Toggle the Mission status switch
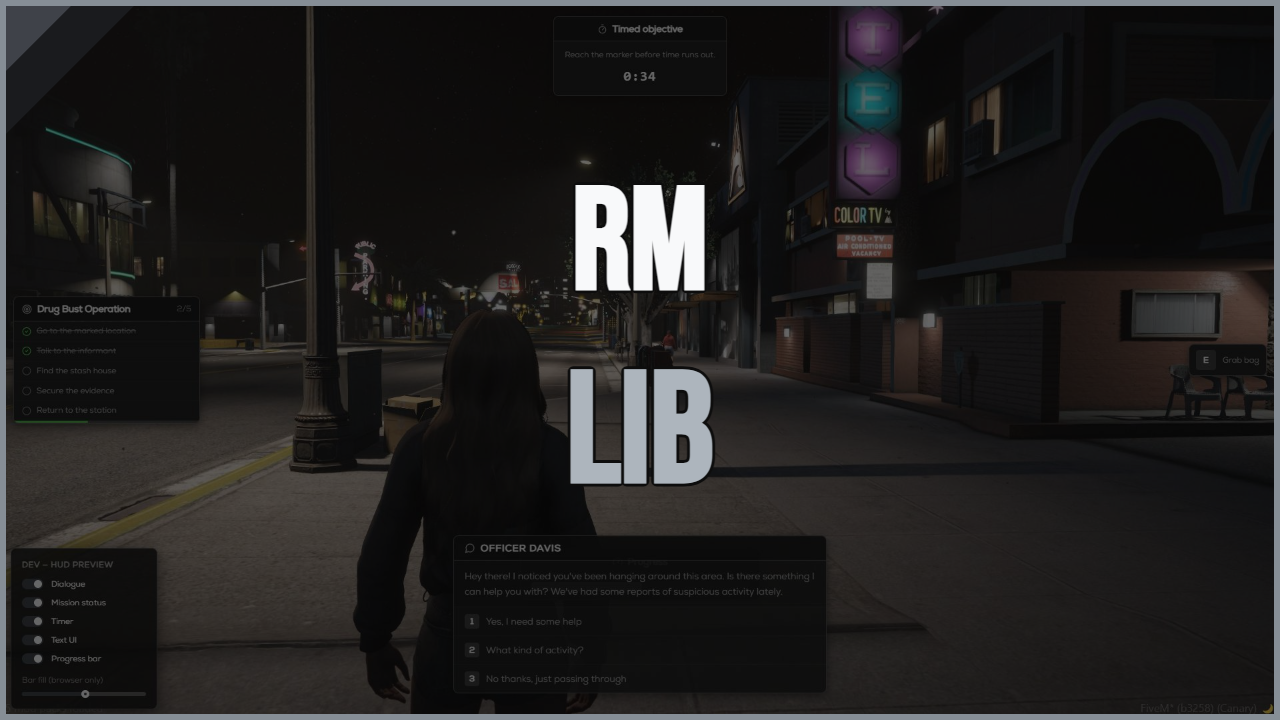 tap(32, 602)
